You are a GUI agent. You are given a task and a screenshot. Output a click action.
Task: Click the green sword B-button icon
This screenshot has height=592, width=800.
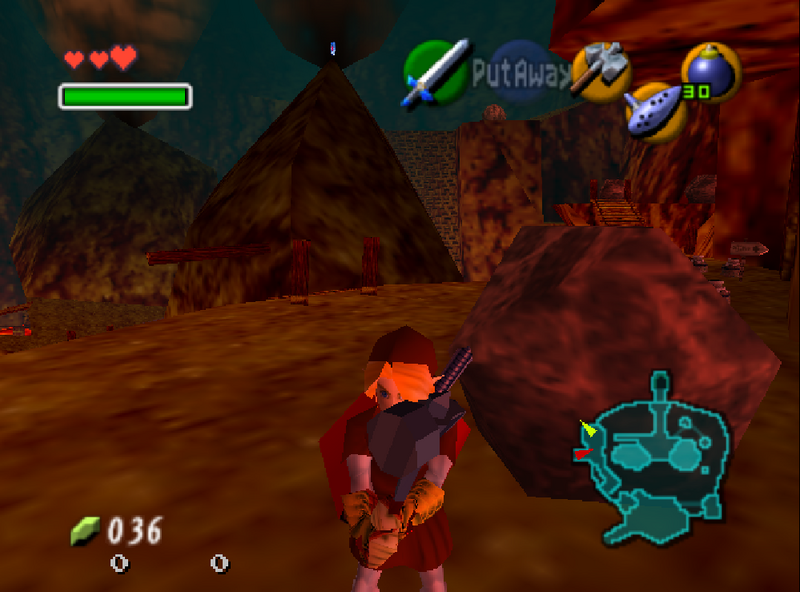[435, 73]
